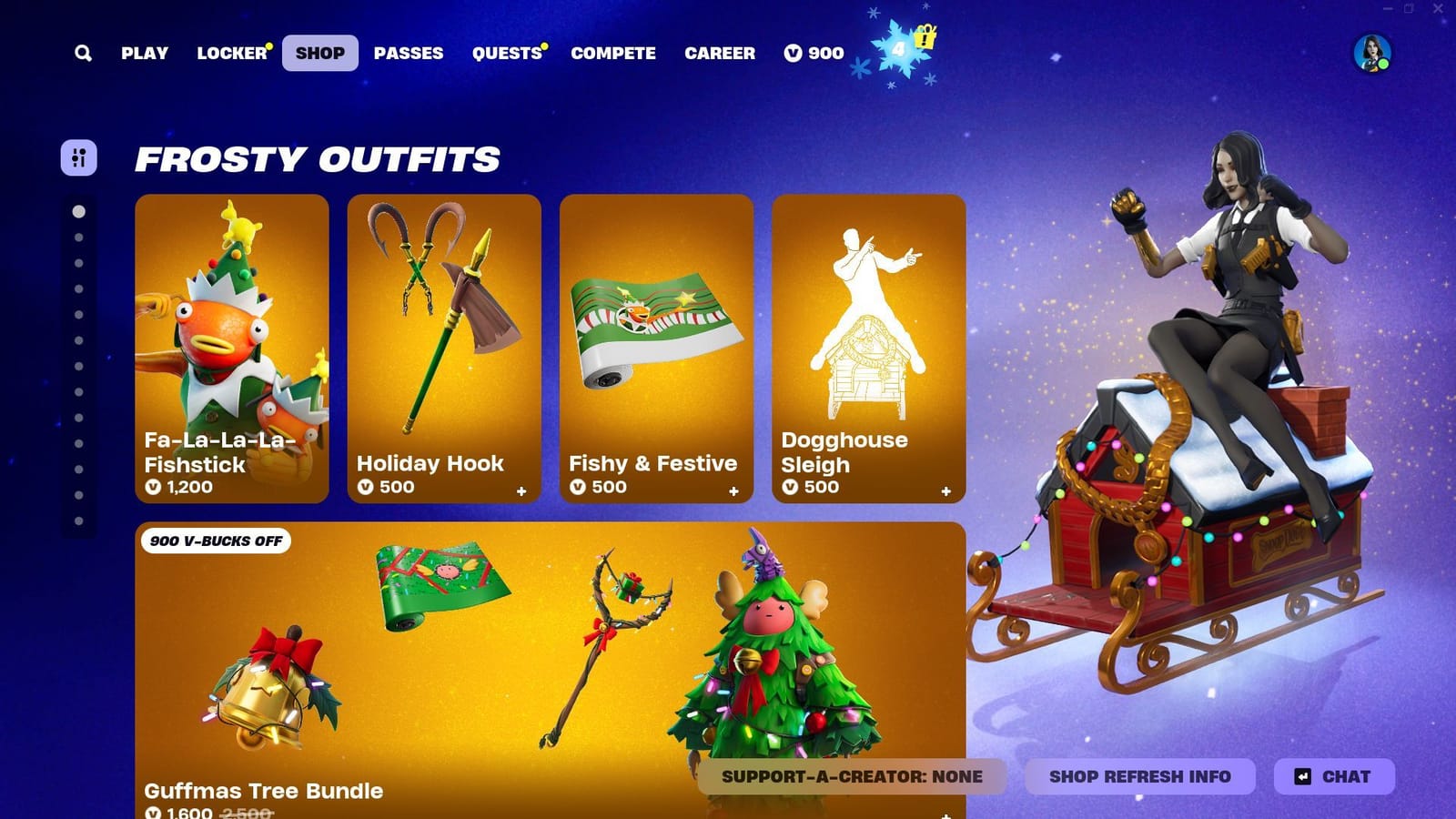Click the V-Bucks icon on the Fishstick price tag

tap(157, 487)
